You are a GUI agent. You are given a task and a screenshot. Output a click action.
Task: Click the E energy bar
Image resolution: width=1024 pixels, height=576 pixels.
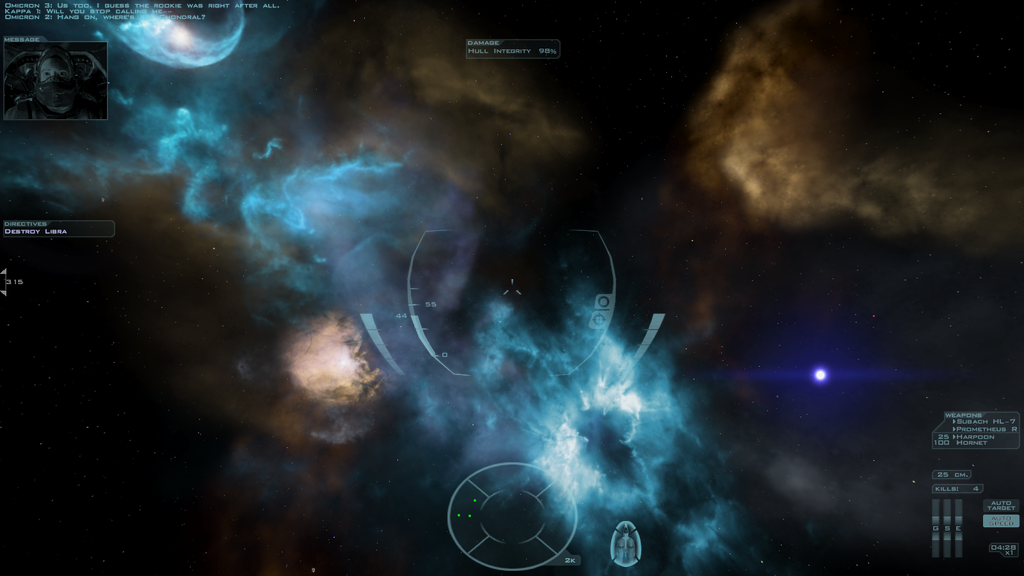tap(958, 528)
